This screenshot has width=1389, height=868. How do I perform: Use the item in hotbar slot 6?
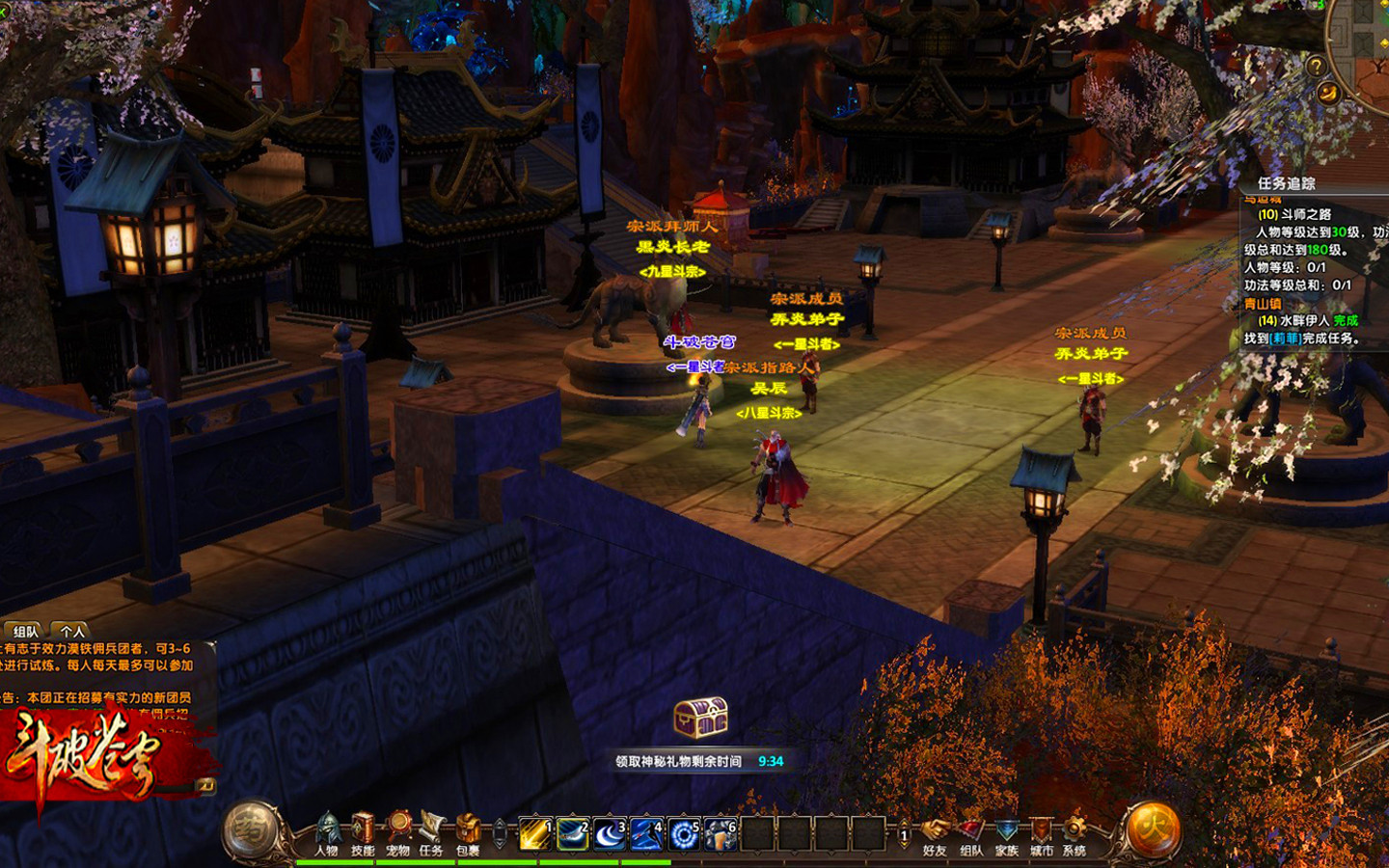(x=721, y=833)
